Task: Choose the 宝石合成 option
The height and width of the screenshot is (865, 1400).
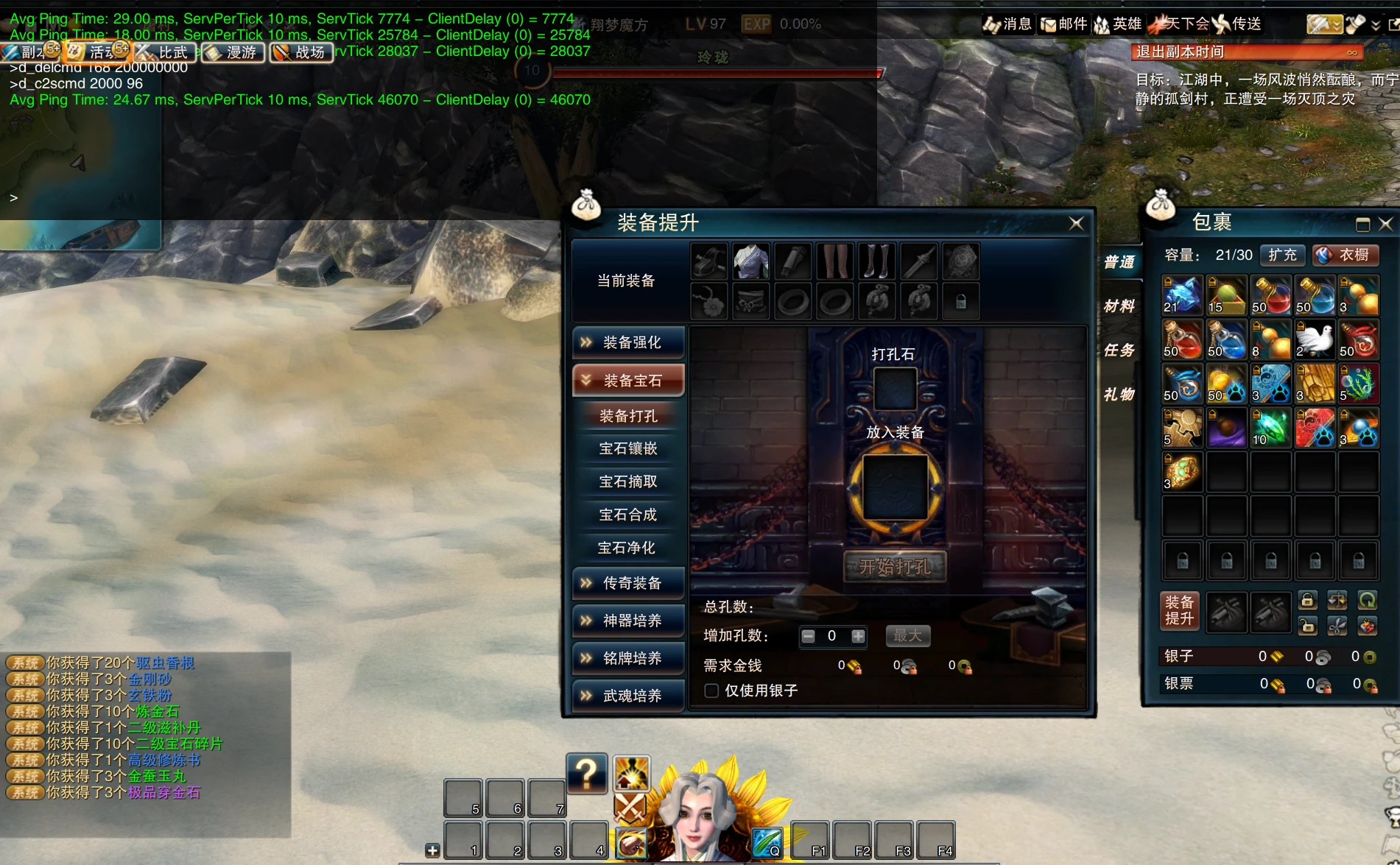Action: 628,515
